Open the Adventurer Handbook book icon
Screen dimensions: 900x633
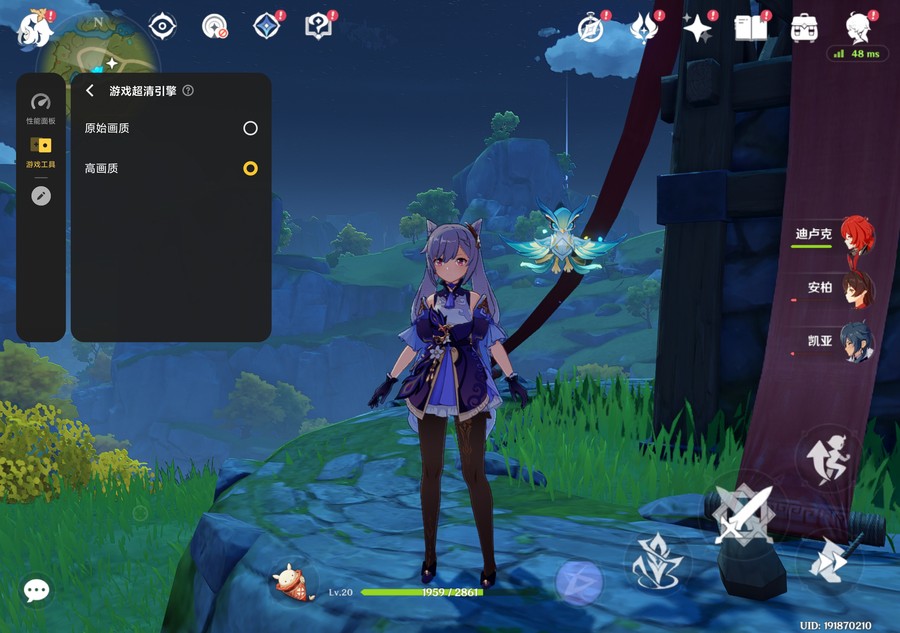point(751,28)
